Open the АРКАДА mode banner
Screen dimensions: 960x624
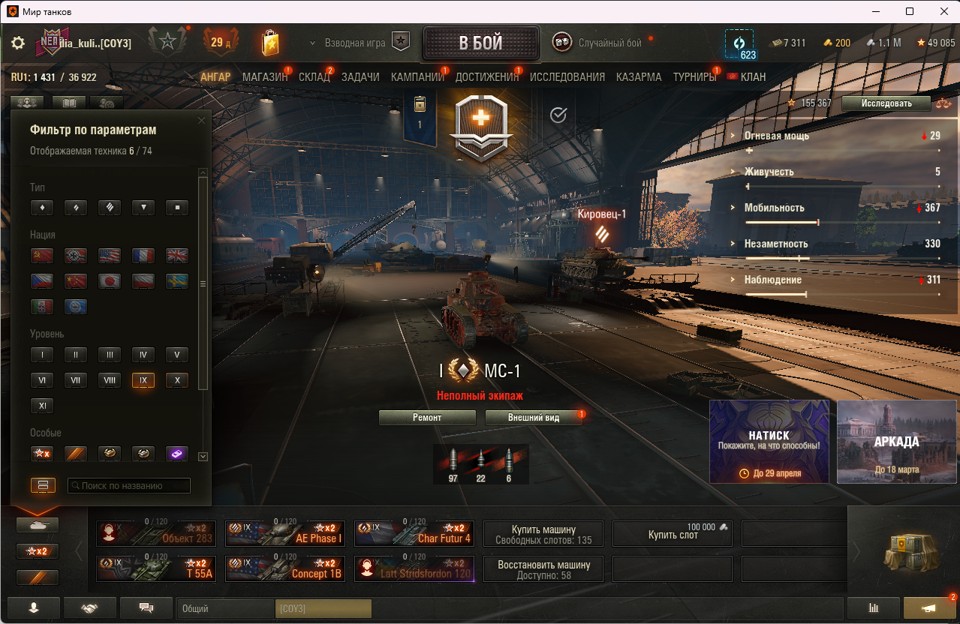[896, 441]
